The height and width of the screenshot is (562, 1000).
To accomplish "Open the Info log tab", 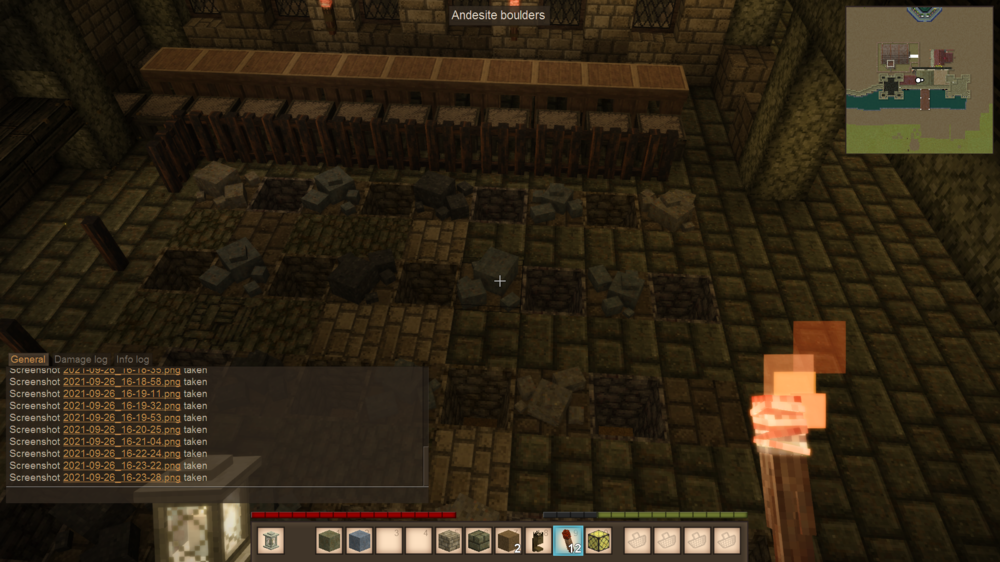I will tap(132, 359).
